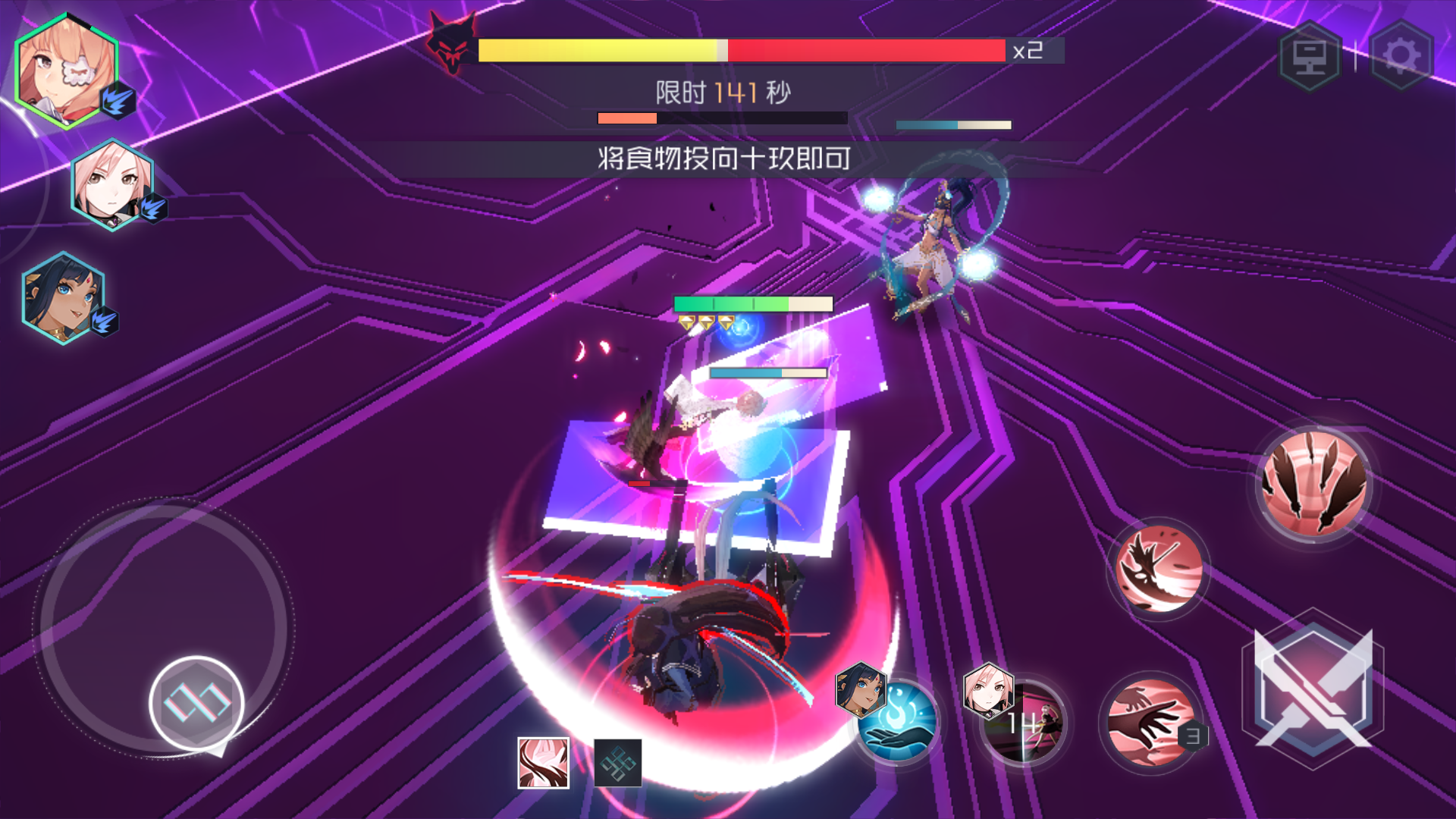Click the network status icon top right
This screenshot has width=1456, height=819.
[x=1310, y=55]
